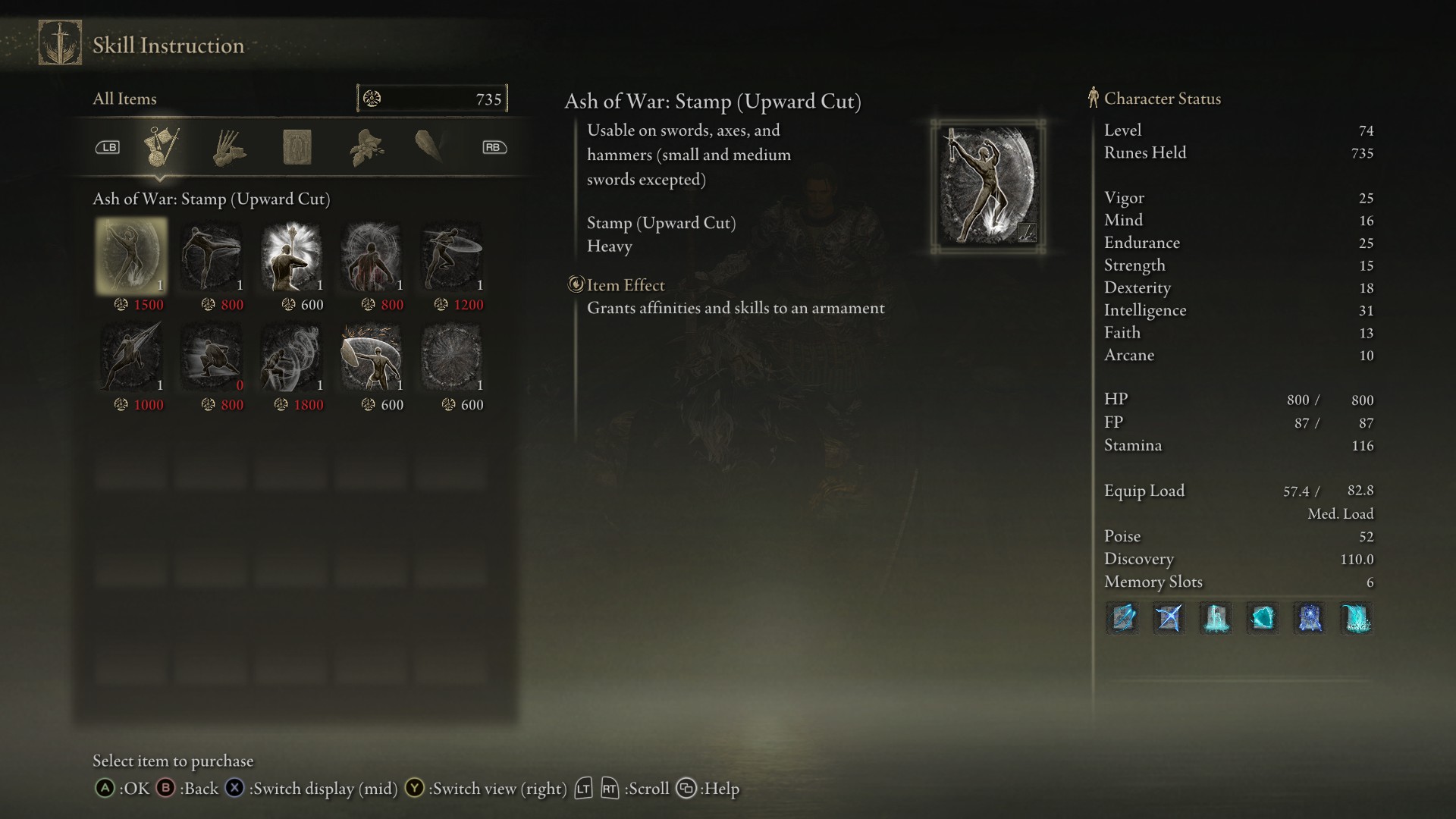The width and height of the screenshot is (1456, 819).
Task: Choose the kicking figure Ash of War
Action: click(x=212, y=256)
